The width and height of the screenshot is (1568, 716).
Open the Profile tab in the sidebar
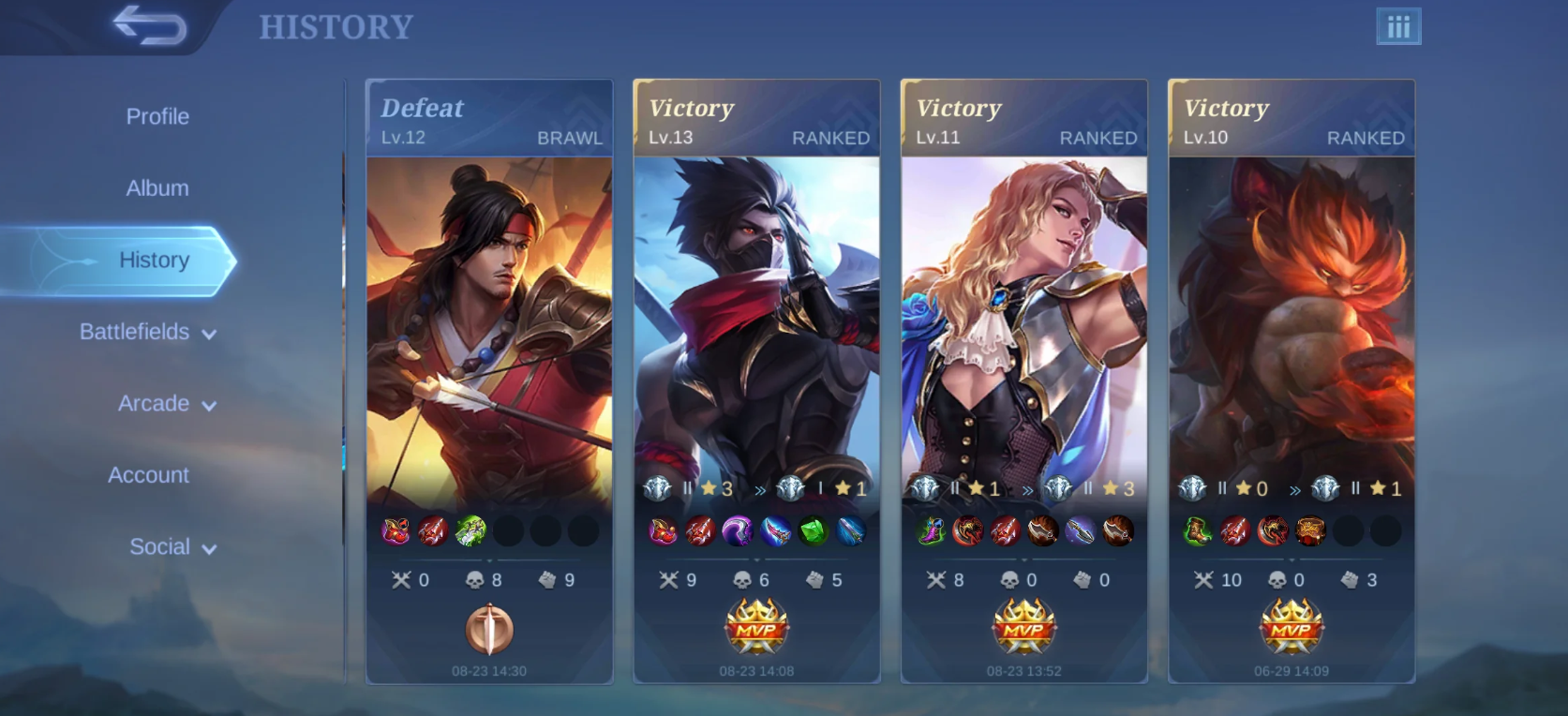click(x=157, y=116)
